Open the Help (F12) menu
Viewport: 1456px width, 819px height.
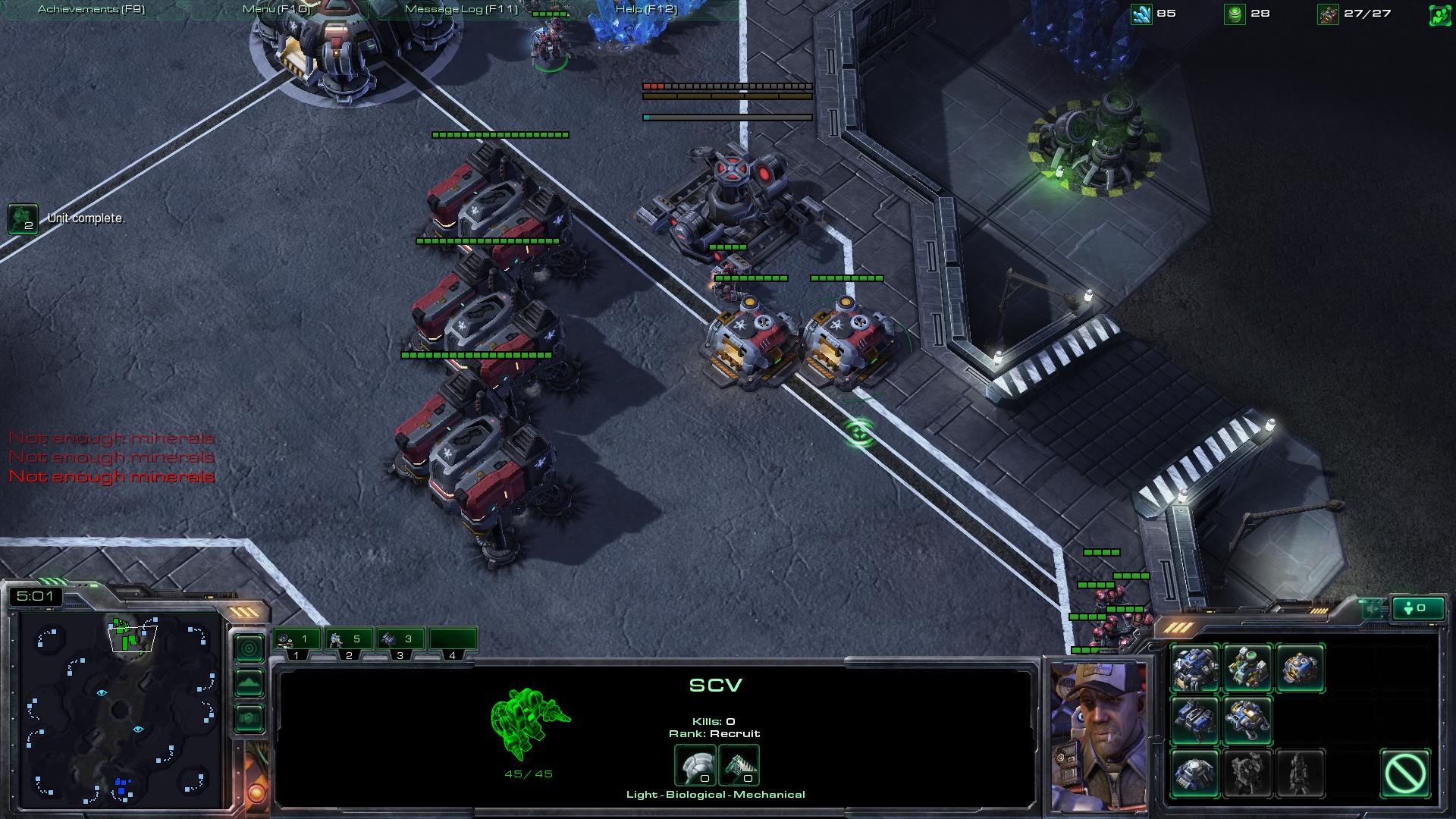pyautogui.click(x=645, y=9)
